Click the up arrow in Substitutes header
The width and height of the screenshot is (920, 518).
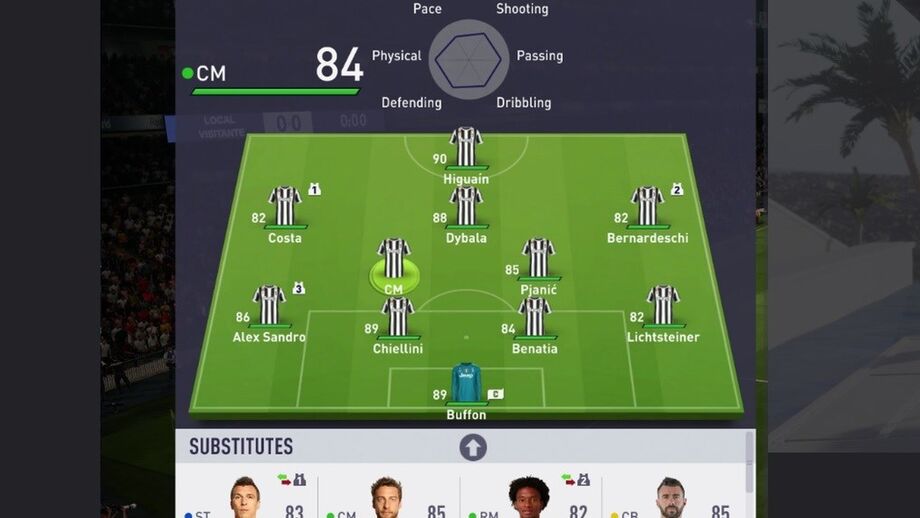click(x=473, y=447)
